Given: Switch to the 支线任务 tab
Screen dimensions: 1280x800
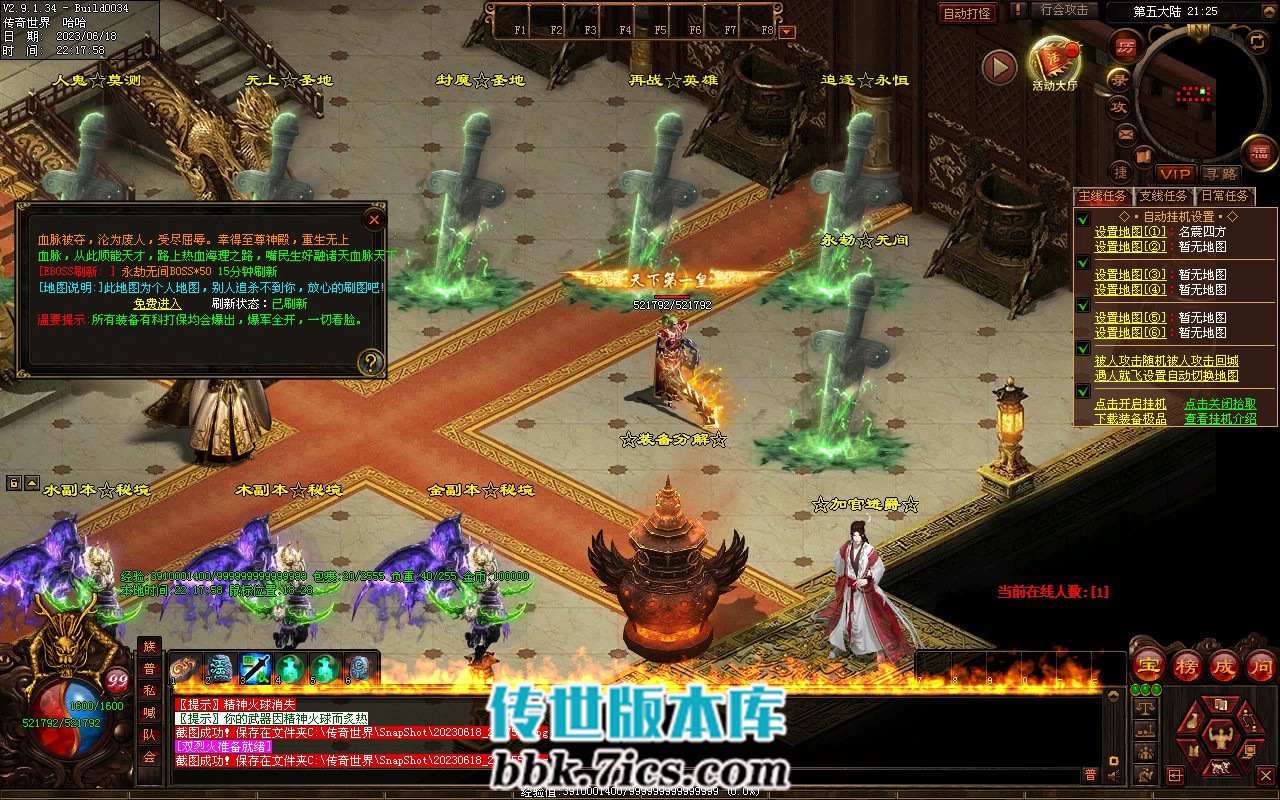Looking at the screenshot, I should [1163, 196].
